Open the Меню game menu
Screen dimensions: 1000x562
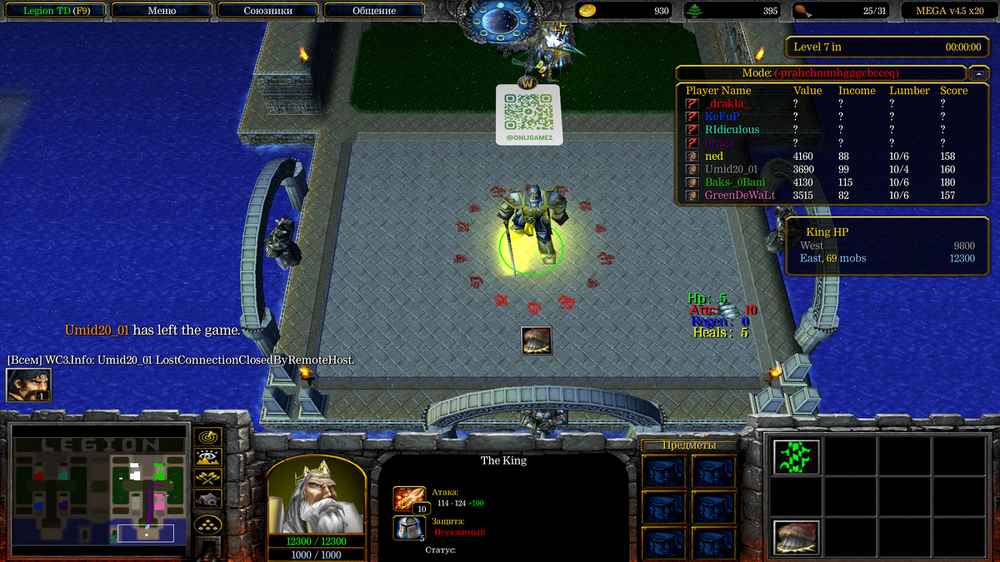click(x=161, y=11)
